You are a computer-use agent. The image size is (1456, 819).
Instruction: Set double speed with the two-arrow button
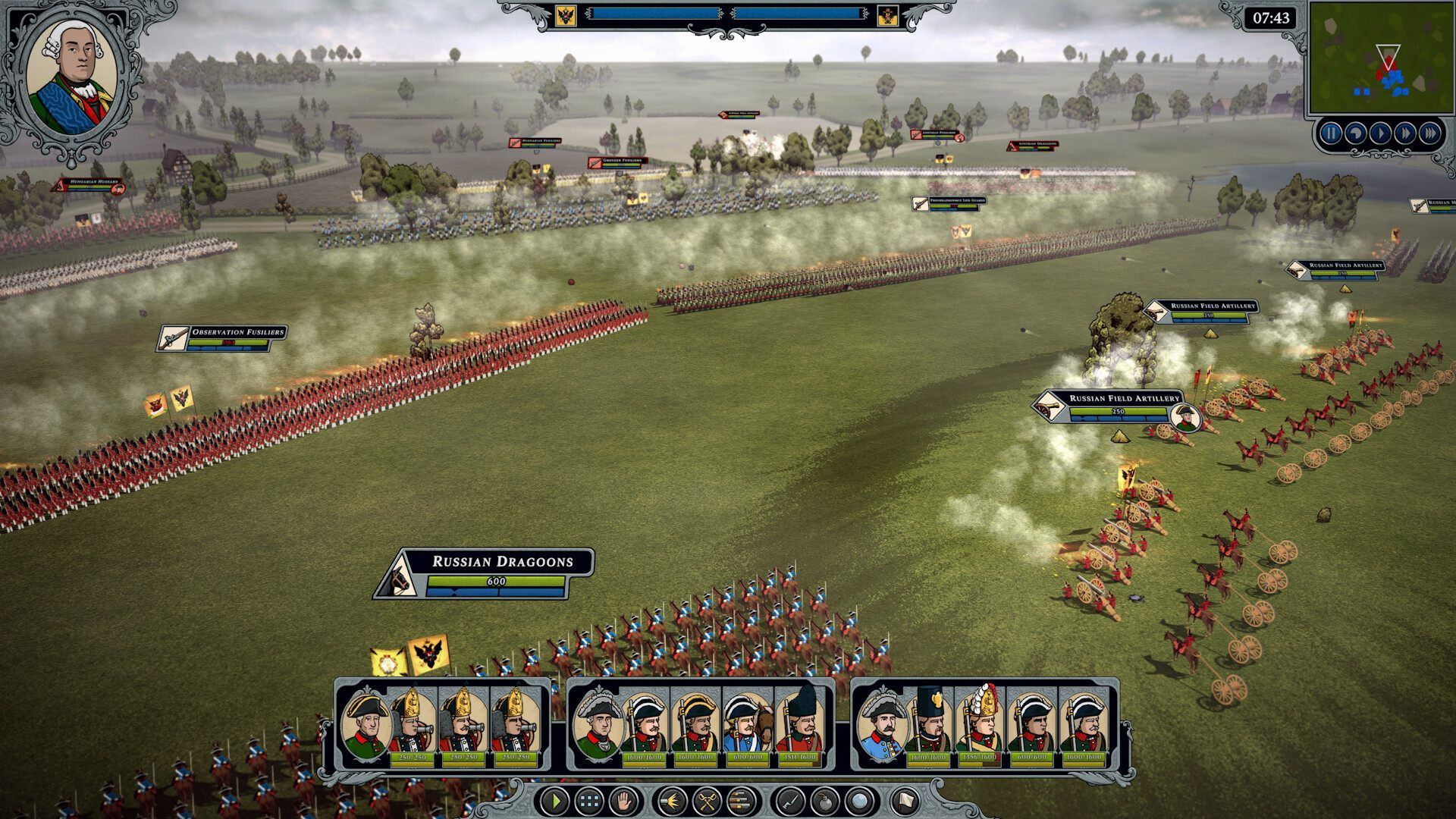point(1405,134)
